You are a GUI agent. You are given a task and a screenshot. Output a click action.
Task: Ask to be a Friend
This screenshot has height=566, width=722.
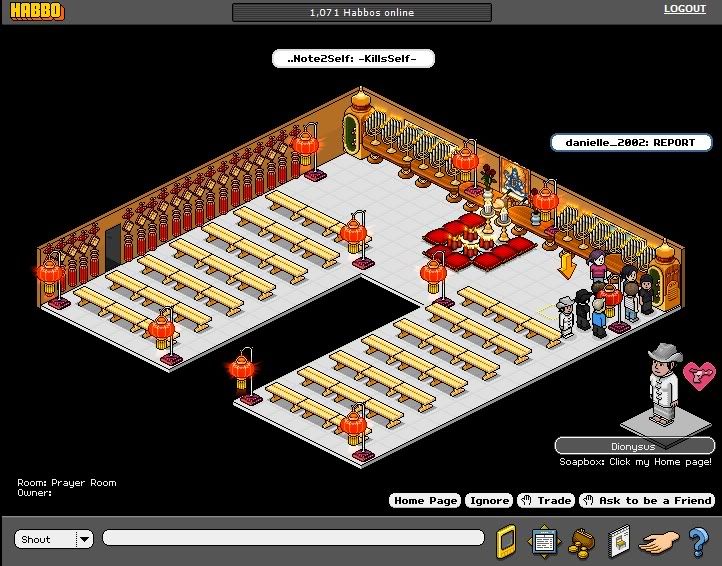(646, 500)
